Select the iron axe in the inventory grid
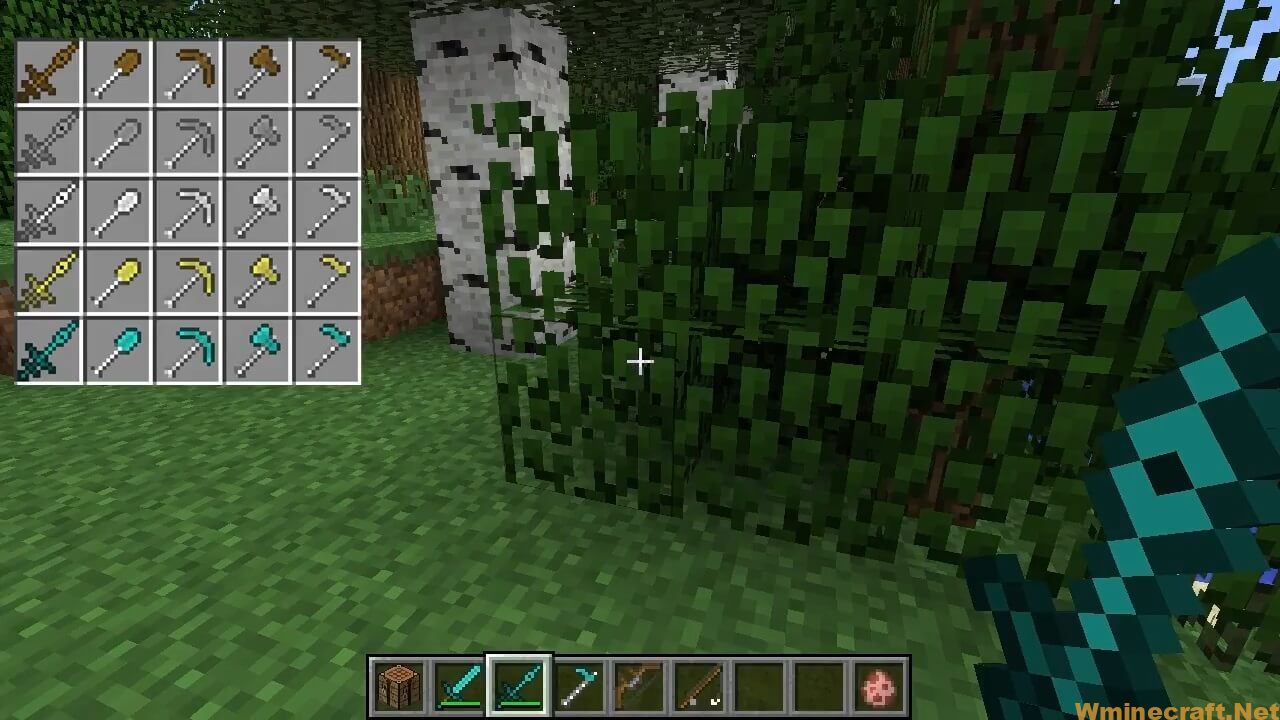This screenshot has height=720, width=1280. click(257, 210)
